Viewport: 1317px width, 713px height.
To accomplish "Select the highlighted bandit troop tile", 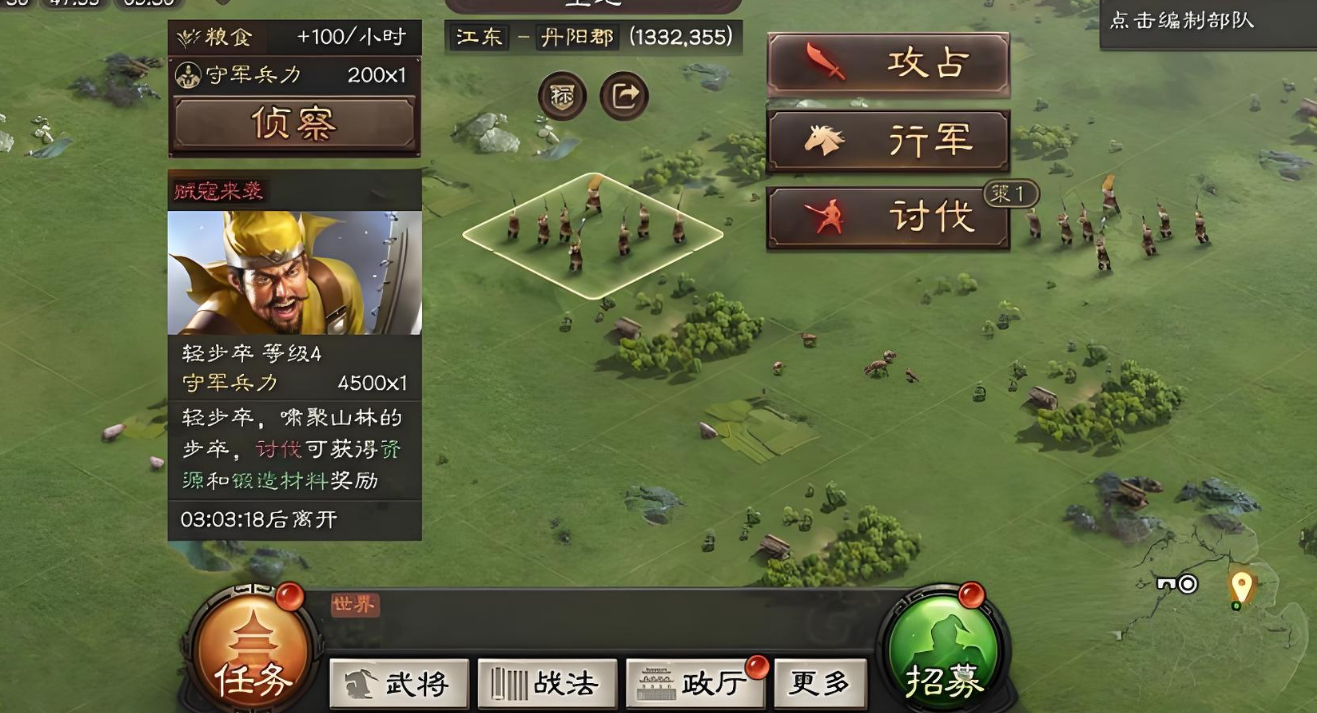I will pos(592,236).
